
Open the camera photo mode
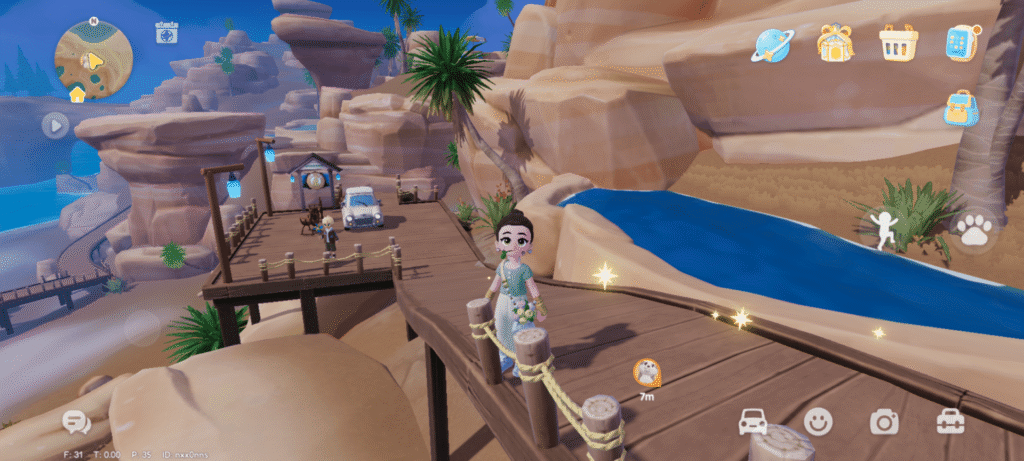tap(884, 422)
